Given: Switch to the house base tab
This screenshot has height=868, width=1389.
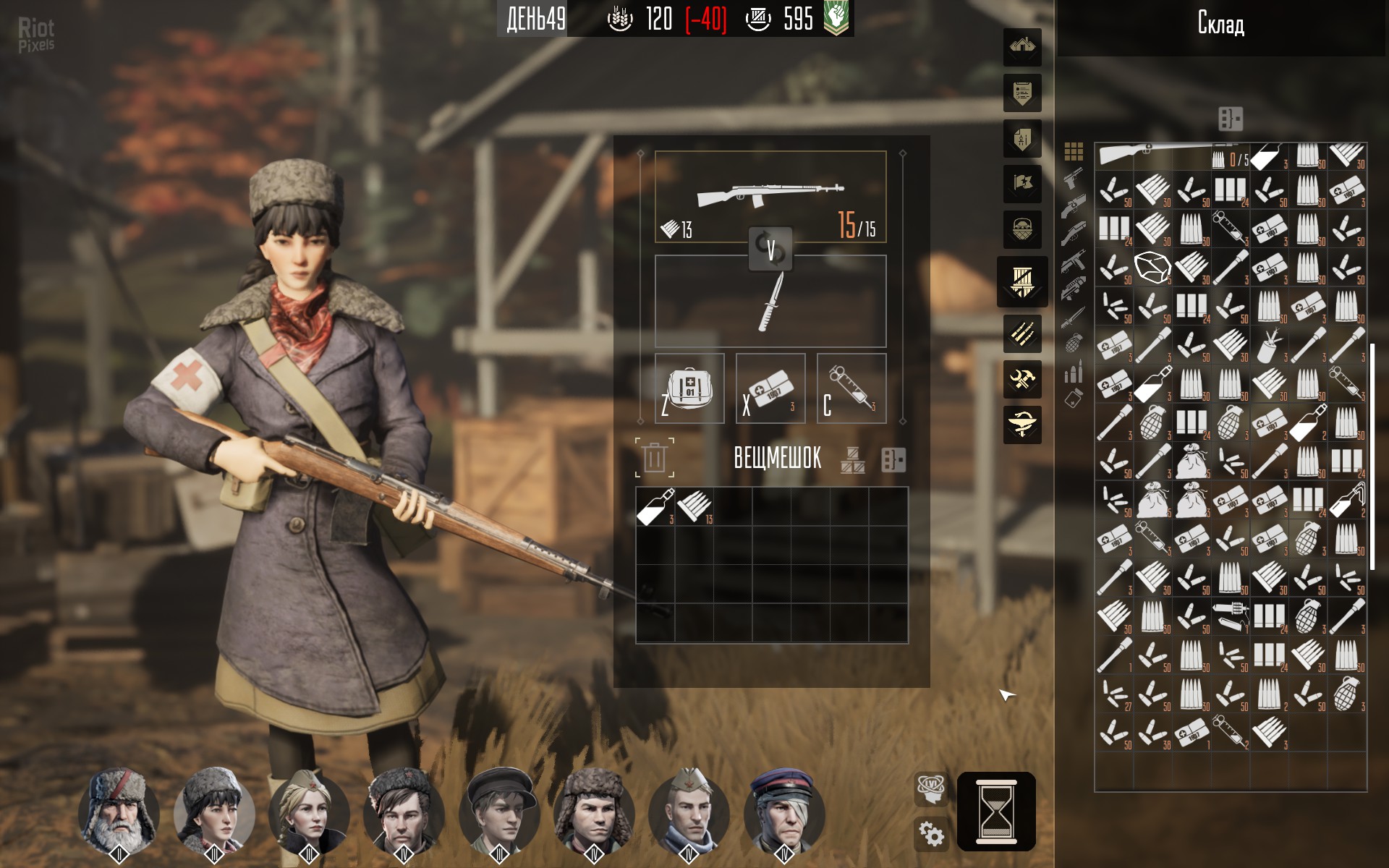Looking at the screenshot, I should pyautogui.click(x=1022, y=47).
